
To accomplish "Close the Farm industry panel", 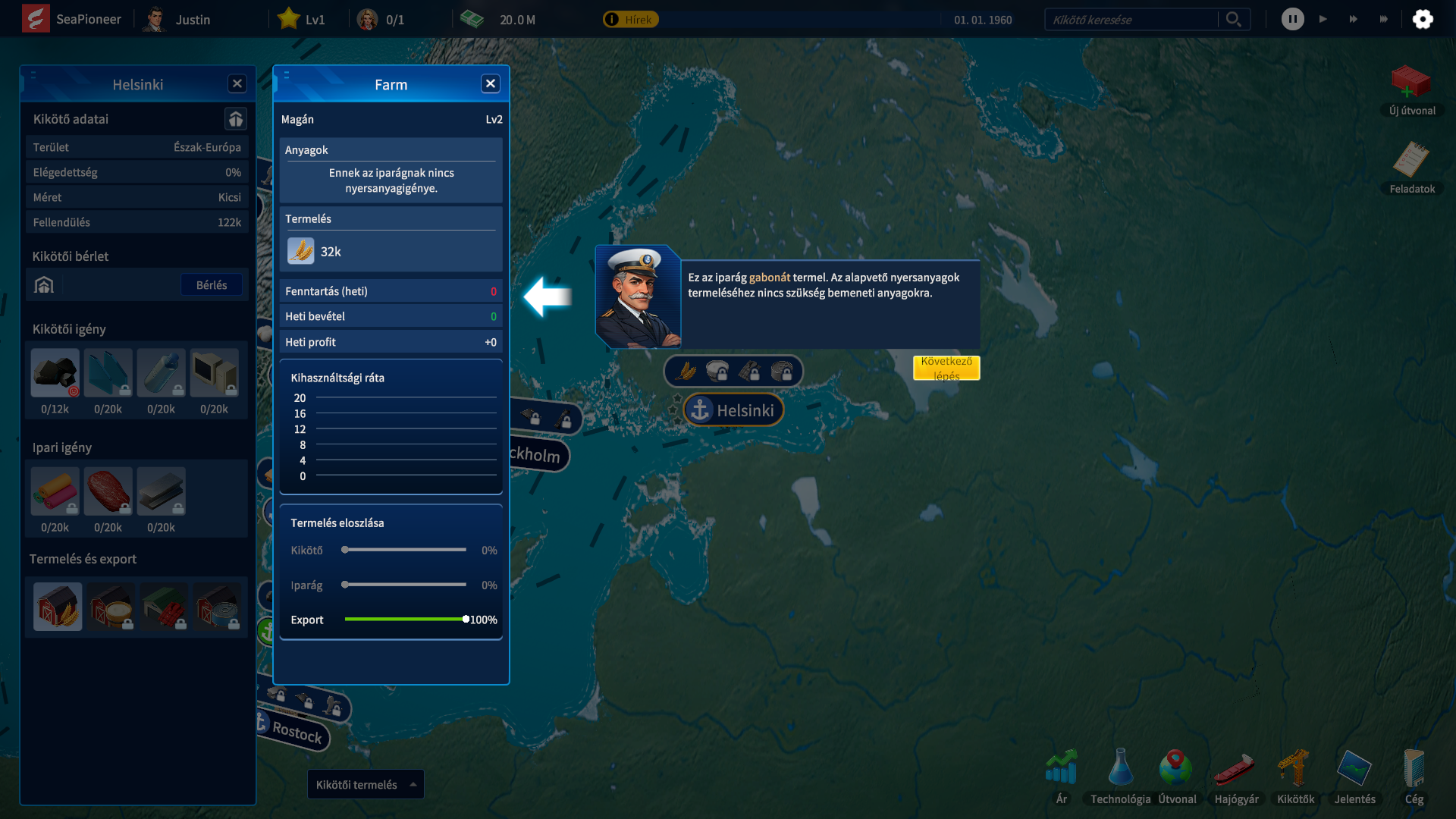I will click(x=491, y=84).
